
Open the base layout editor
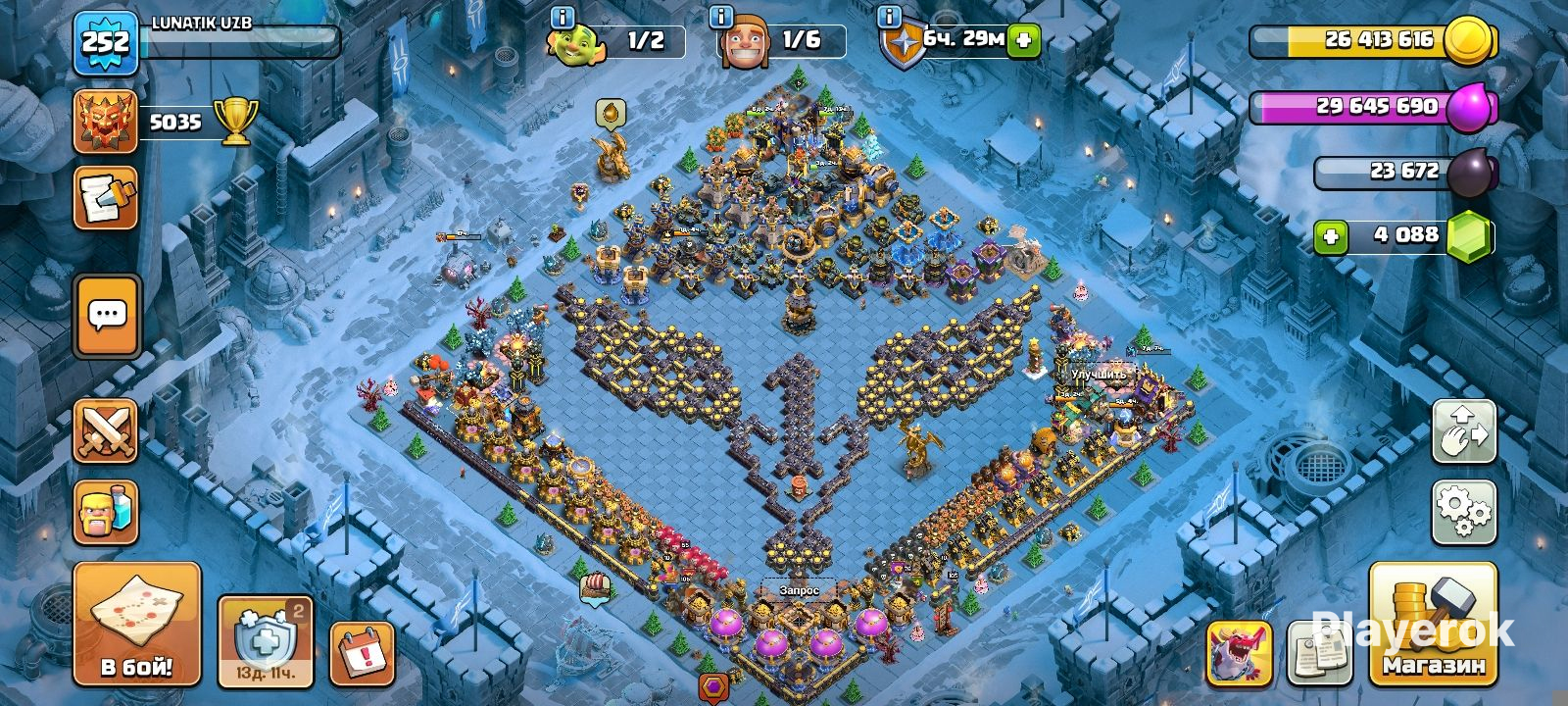point(1463,431)
